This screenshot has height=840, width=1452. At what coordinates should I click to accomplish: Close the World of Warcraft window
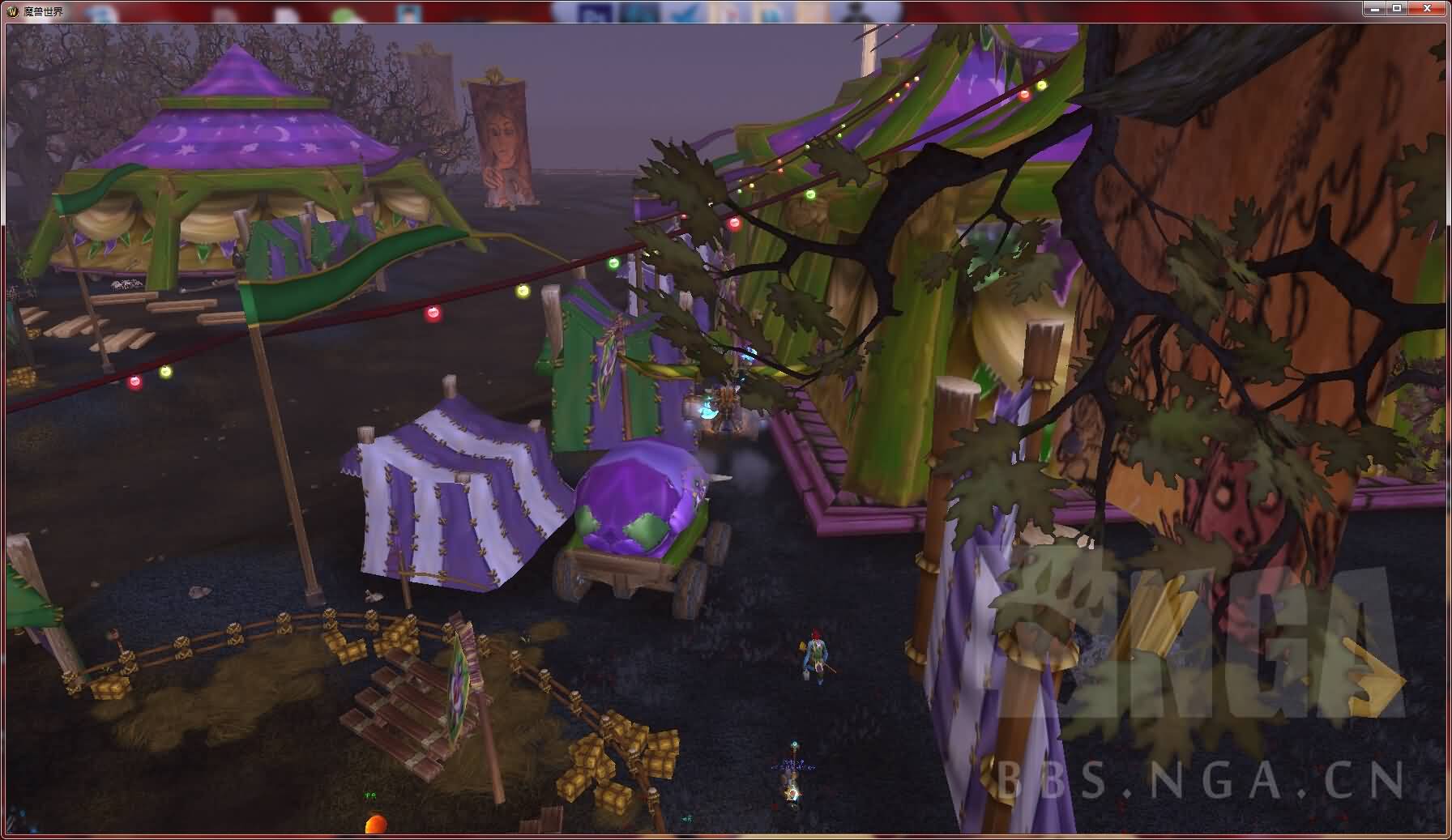pyautogui.click(x=1427, y=8)
